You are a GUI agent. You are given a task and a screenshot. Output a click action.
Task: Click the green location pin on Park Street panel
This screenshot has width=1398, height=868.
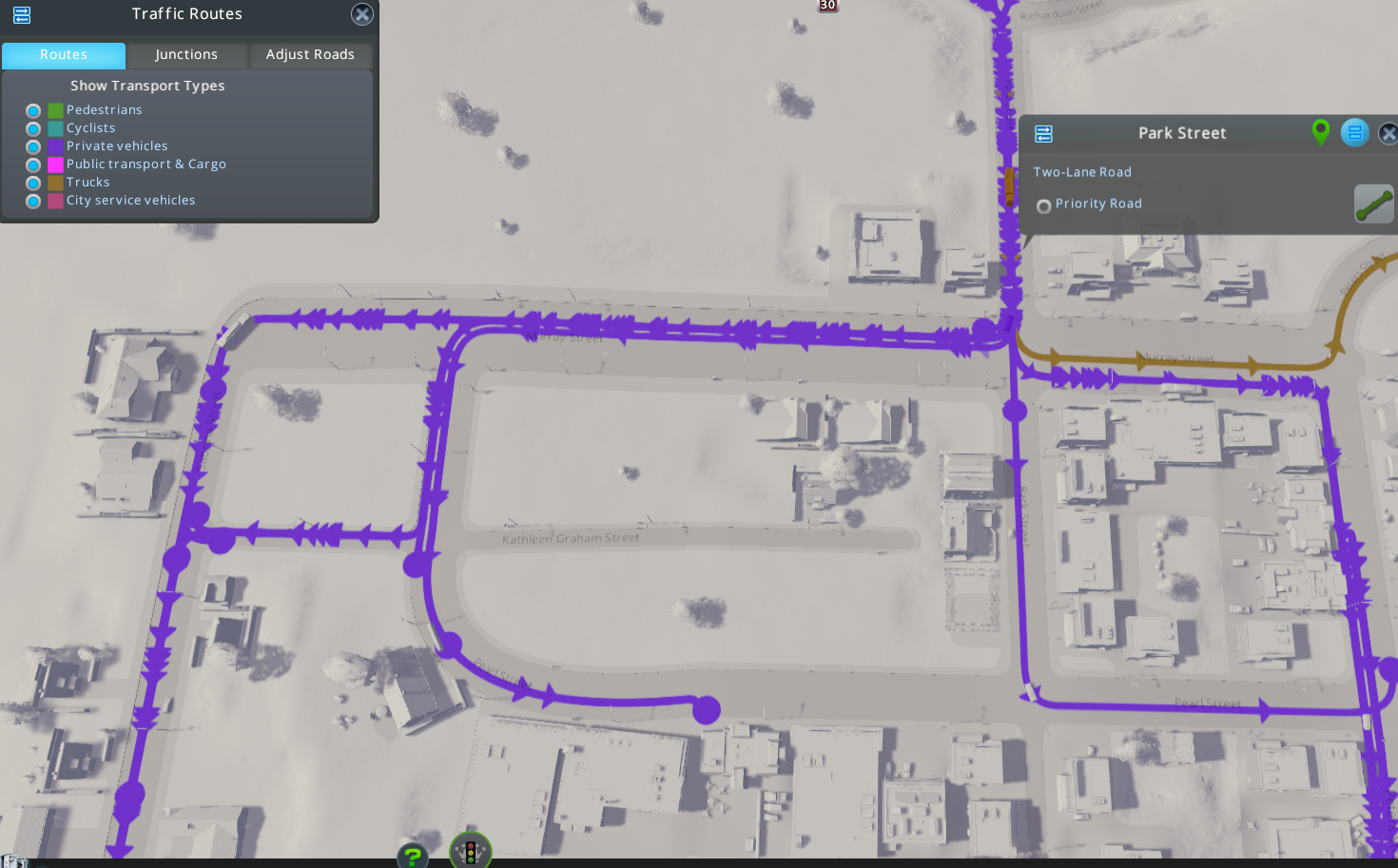coord(1320,133)
